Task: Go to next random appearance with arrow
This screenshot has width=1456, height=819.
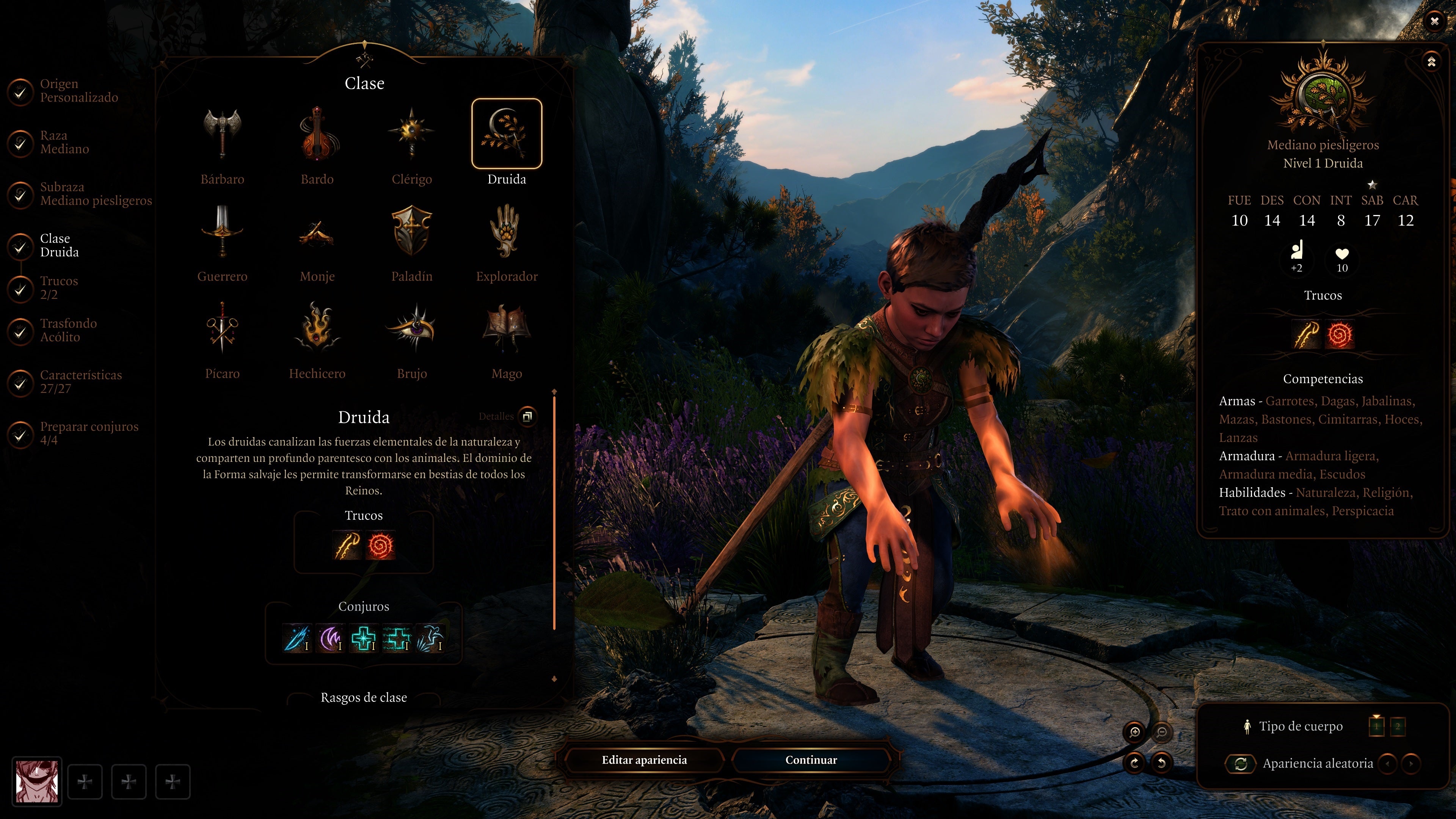Action: pos(1410,764)
